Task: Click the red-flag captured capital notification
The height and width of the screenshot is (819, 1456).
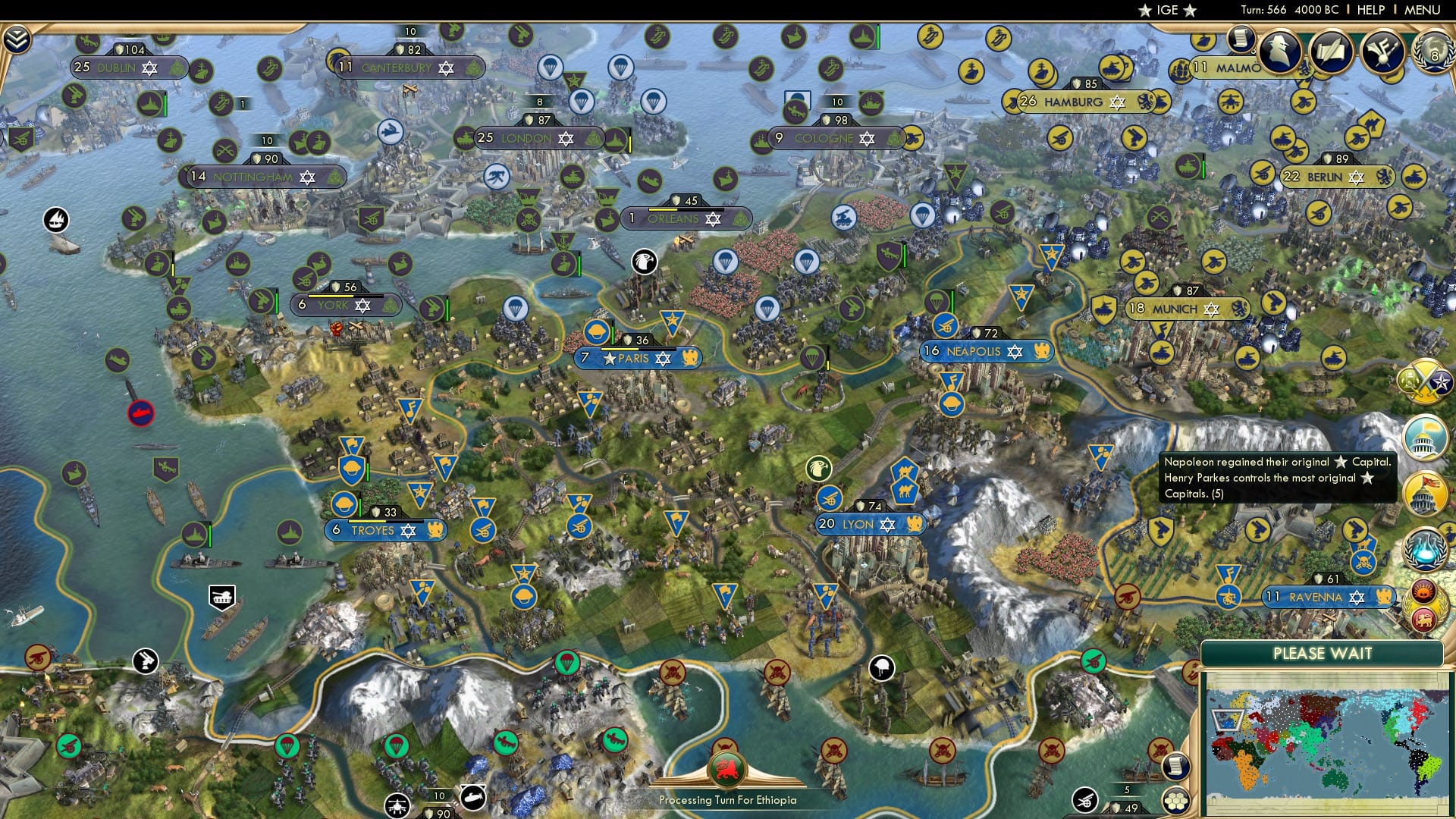Action: pos(1424,494)
